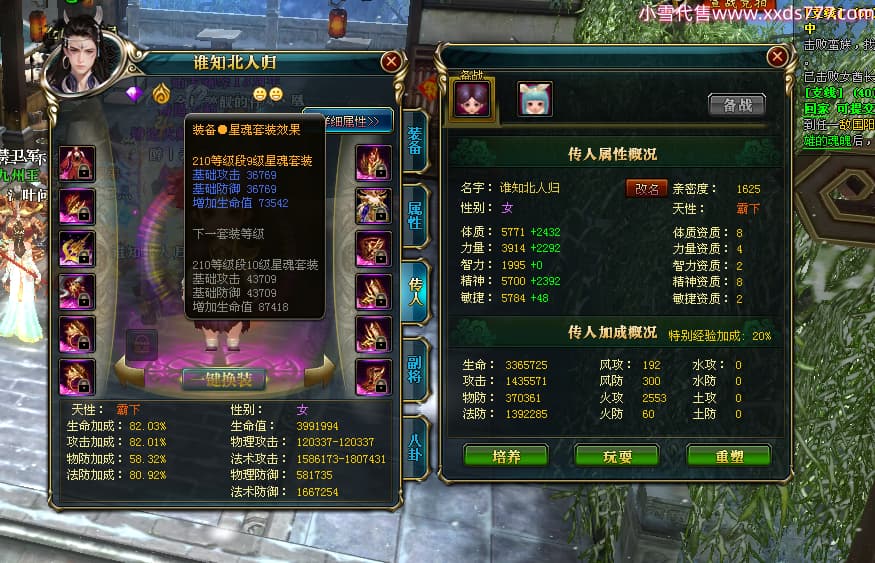
Task: Click the green 重塑 button
Action: pos(728,456)
